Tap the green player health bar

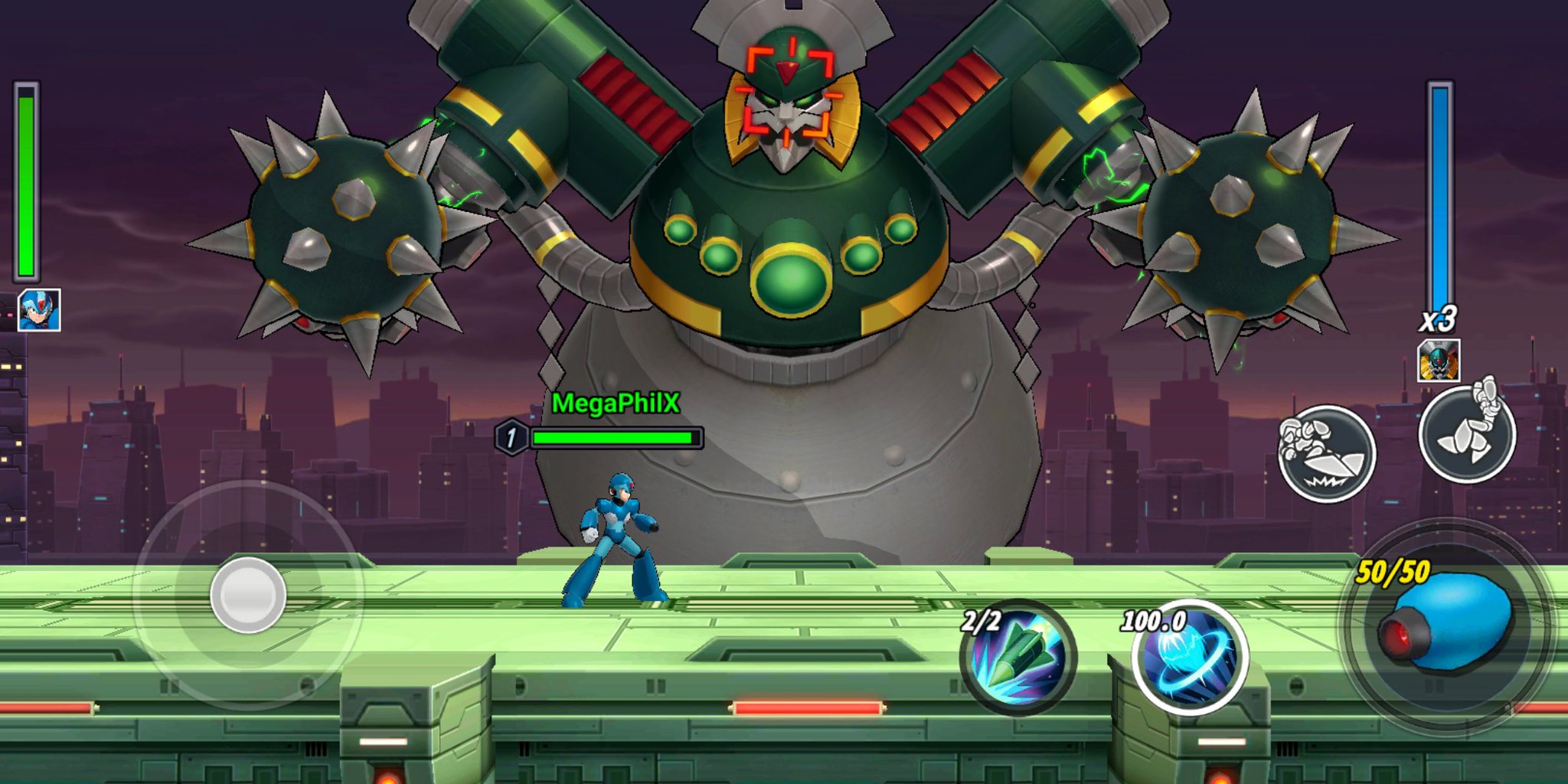tap(27, 184)
